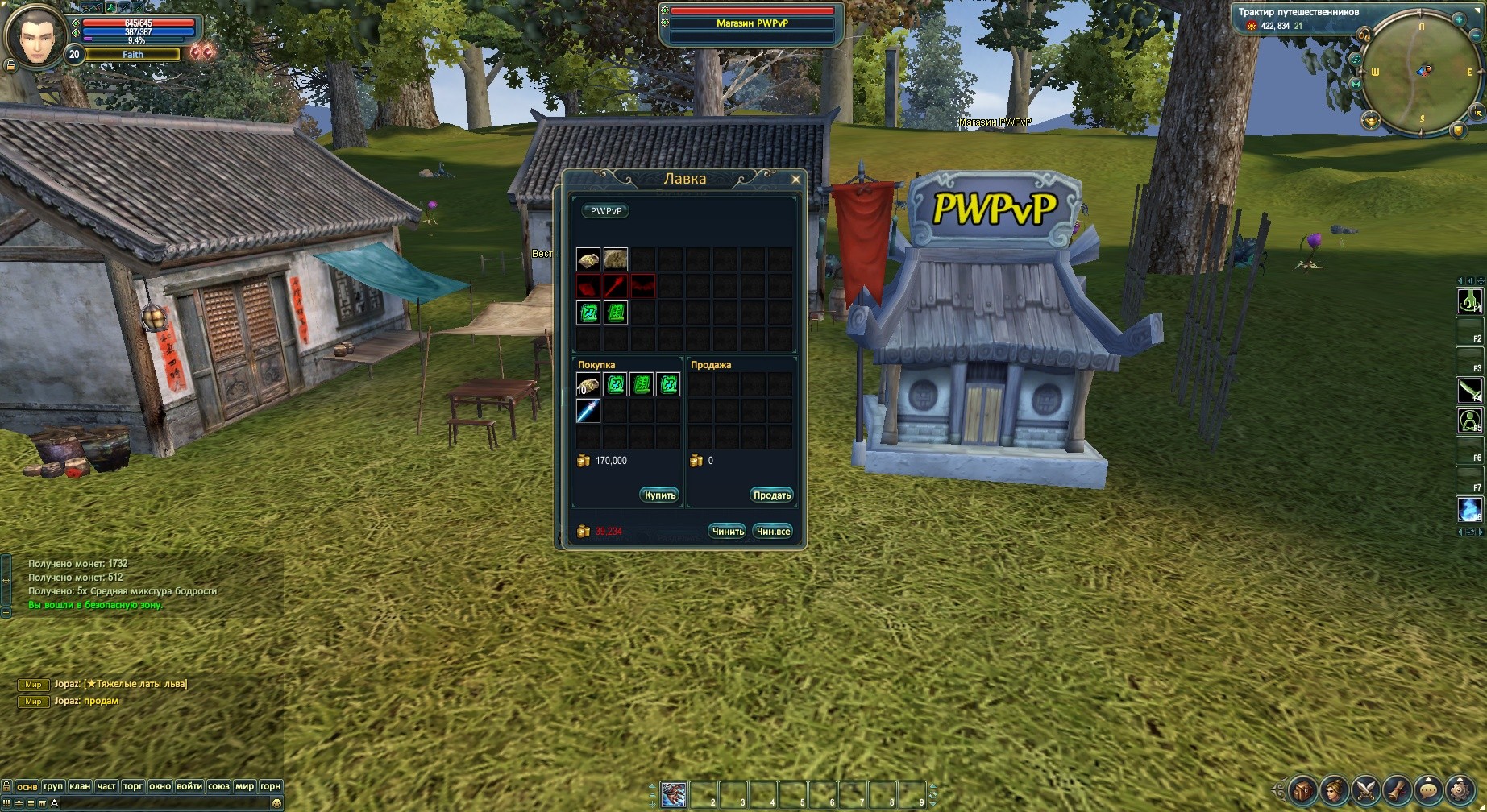Image resolution: width=1487 pixels, height=812 pixels.
Task: Close the Лавка shop window
Action: point(795,180)
